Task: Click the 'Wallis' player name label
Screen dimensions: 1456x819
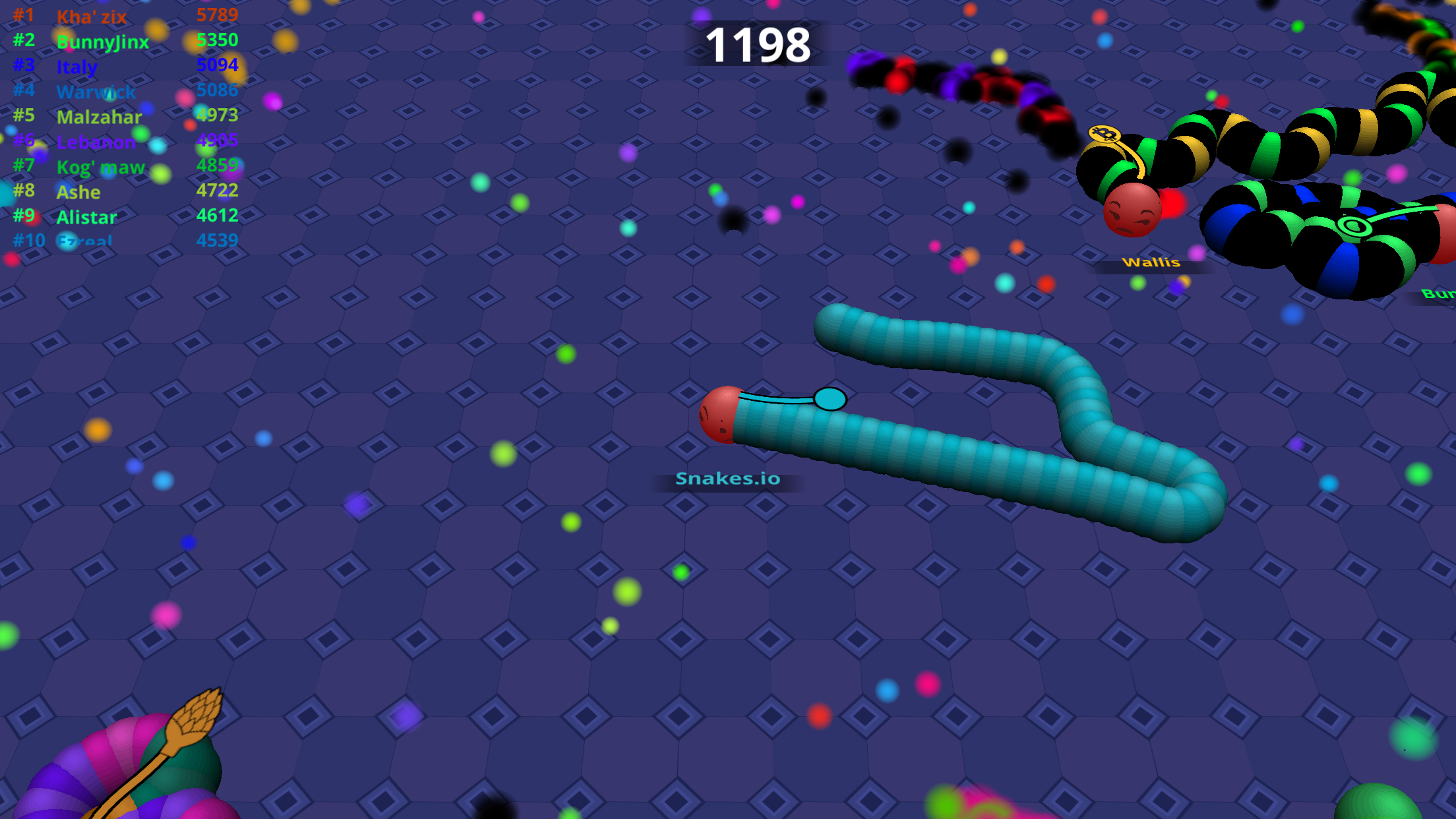Action: click(x=1151, y=262)
